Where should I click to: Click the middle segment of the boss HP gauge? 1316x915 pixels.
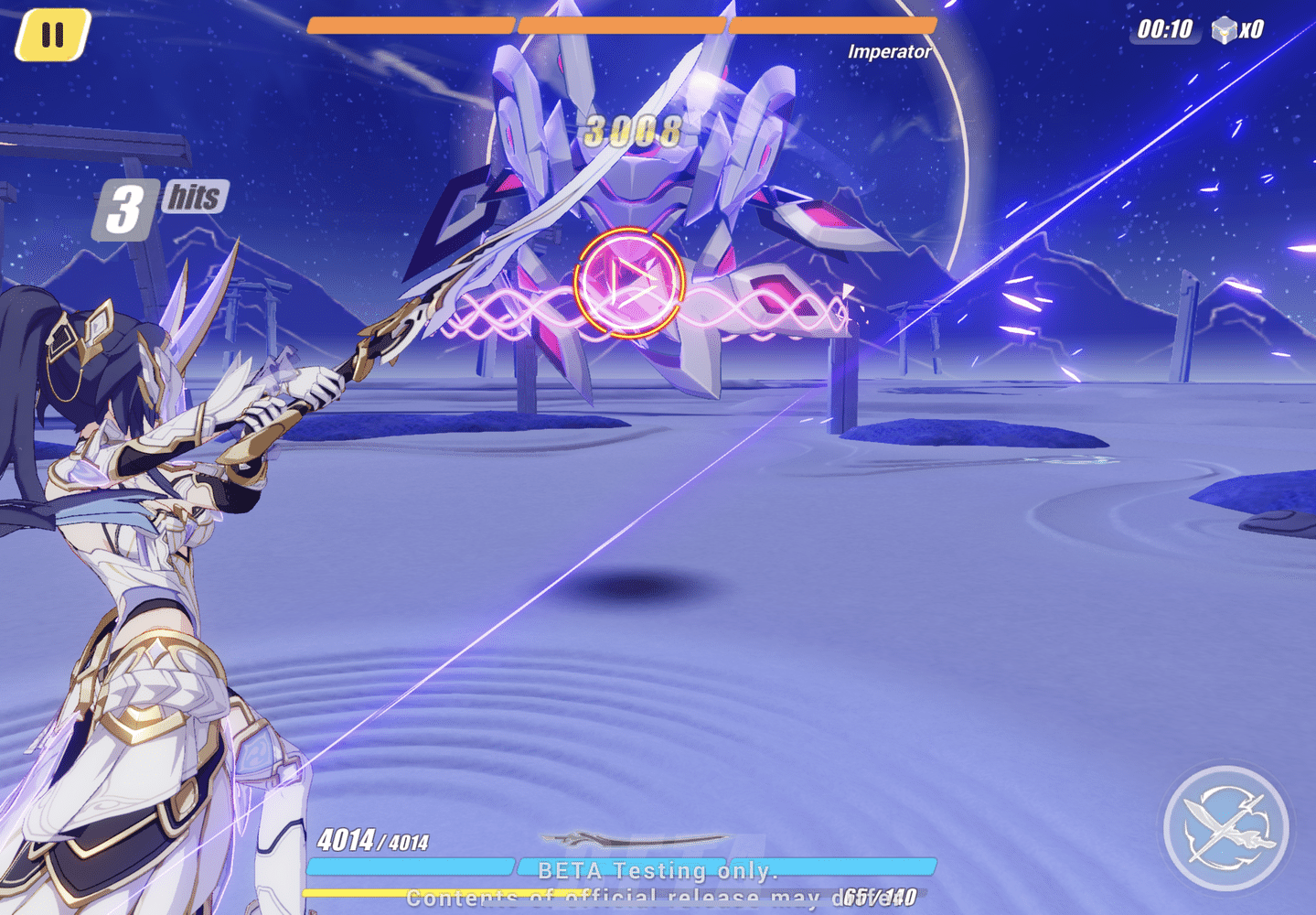click(x=622, y=25)
